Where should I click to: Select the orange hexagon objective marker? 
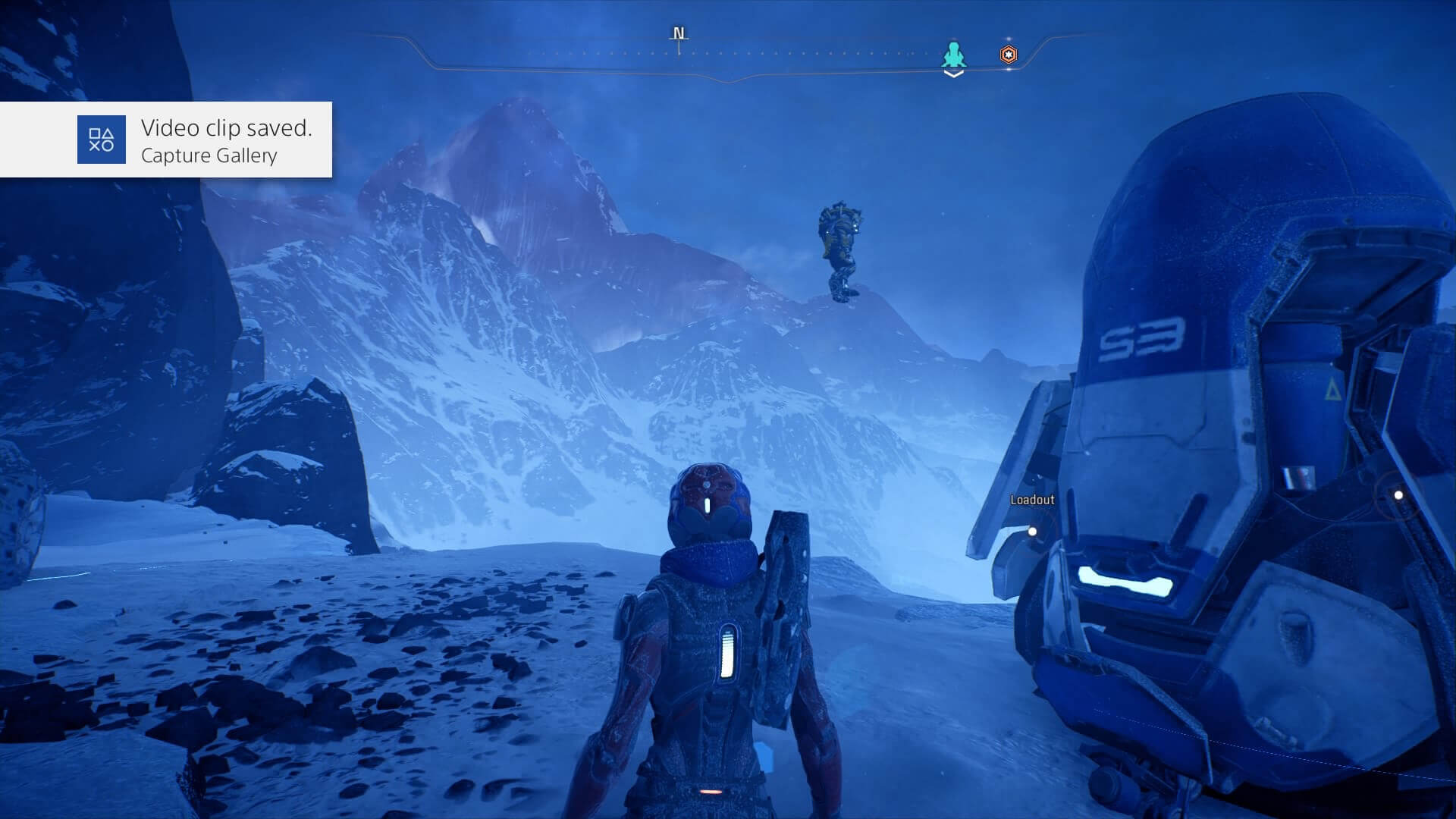(1008, 55)
